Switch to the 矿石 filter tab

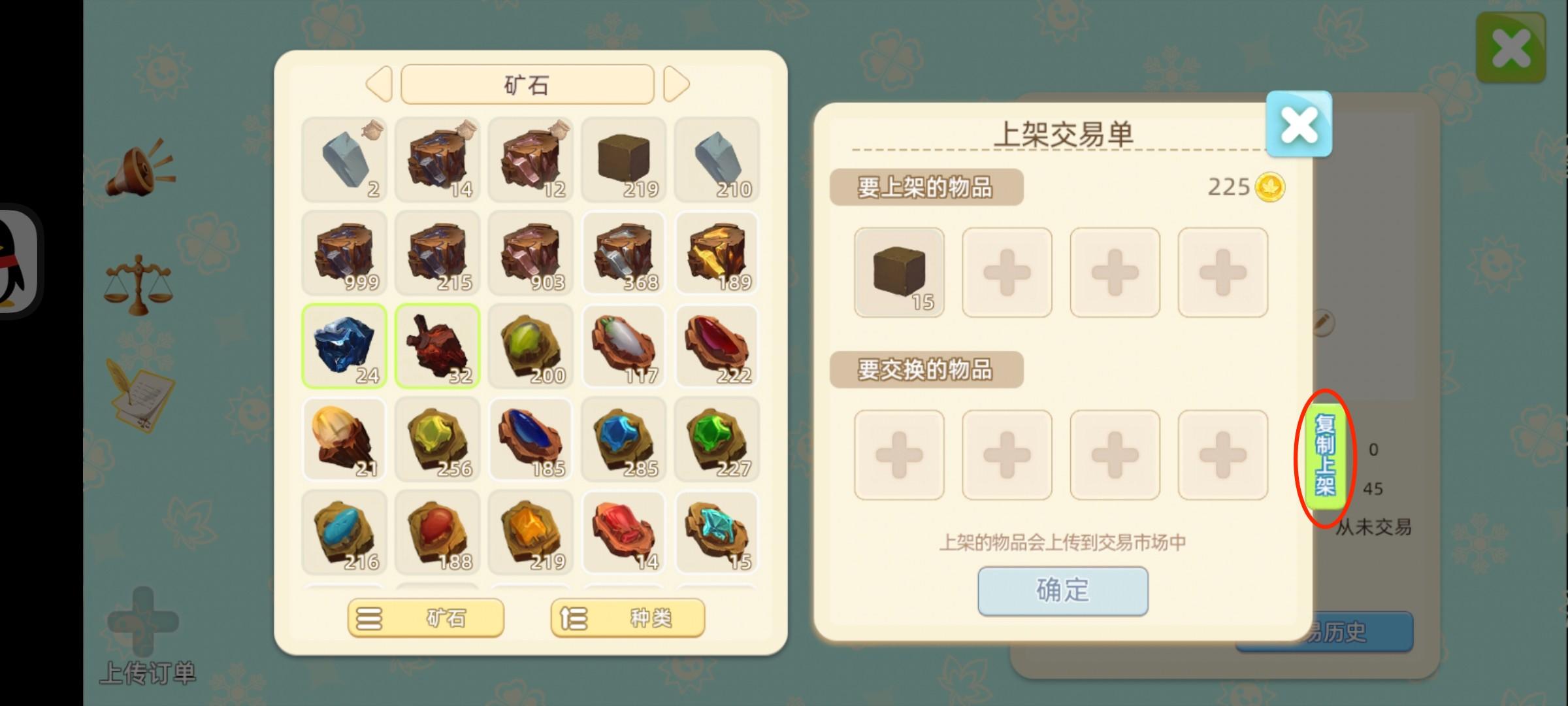(427, 618)
